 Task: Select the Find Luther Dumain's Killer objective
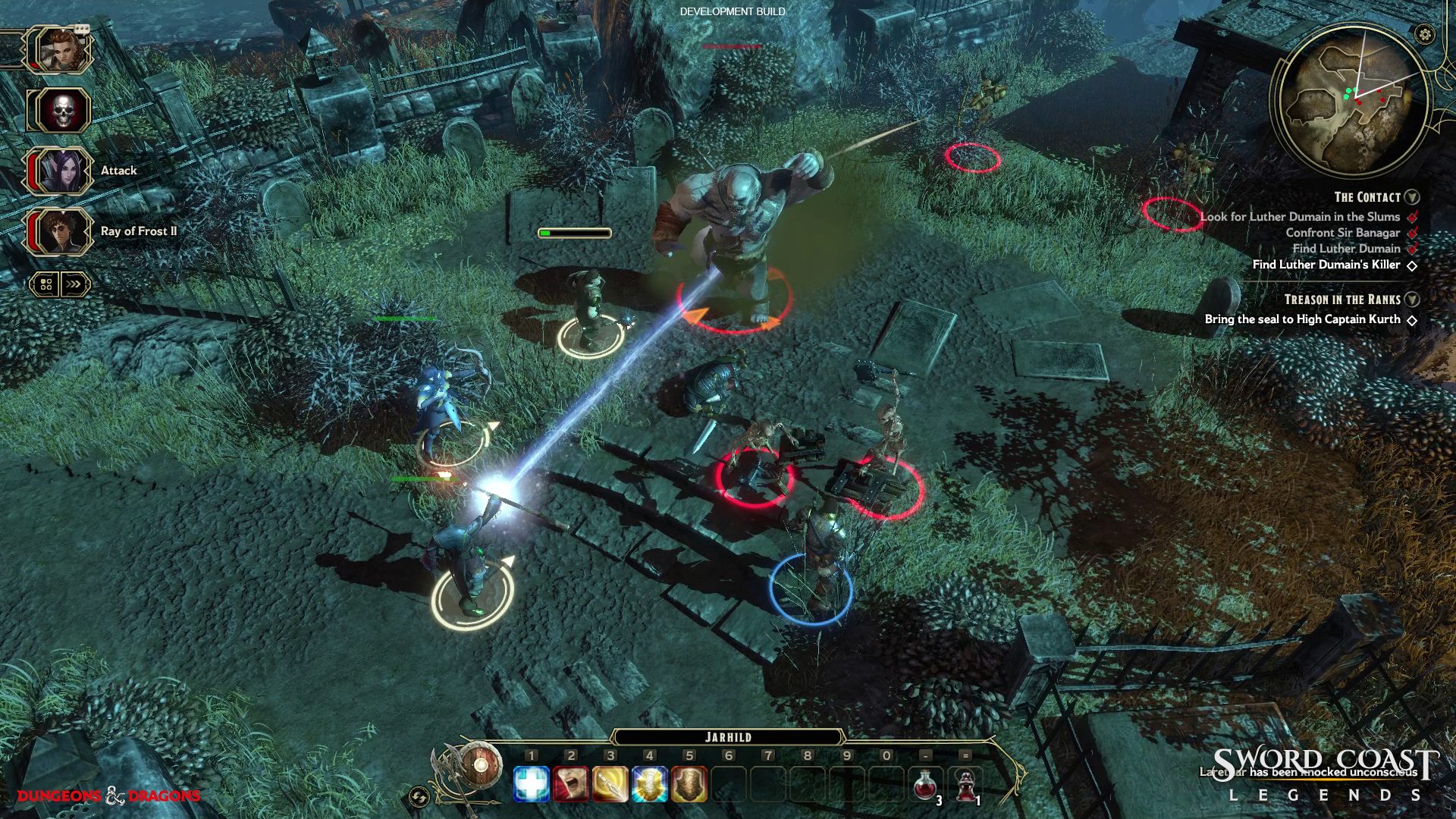pyautogui.click(x=1326, y=265)
